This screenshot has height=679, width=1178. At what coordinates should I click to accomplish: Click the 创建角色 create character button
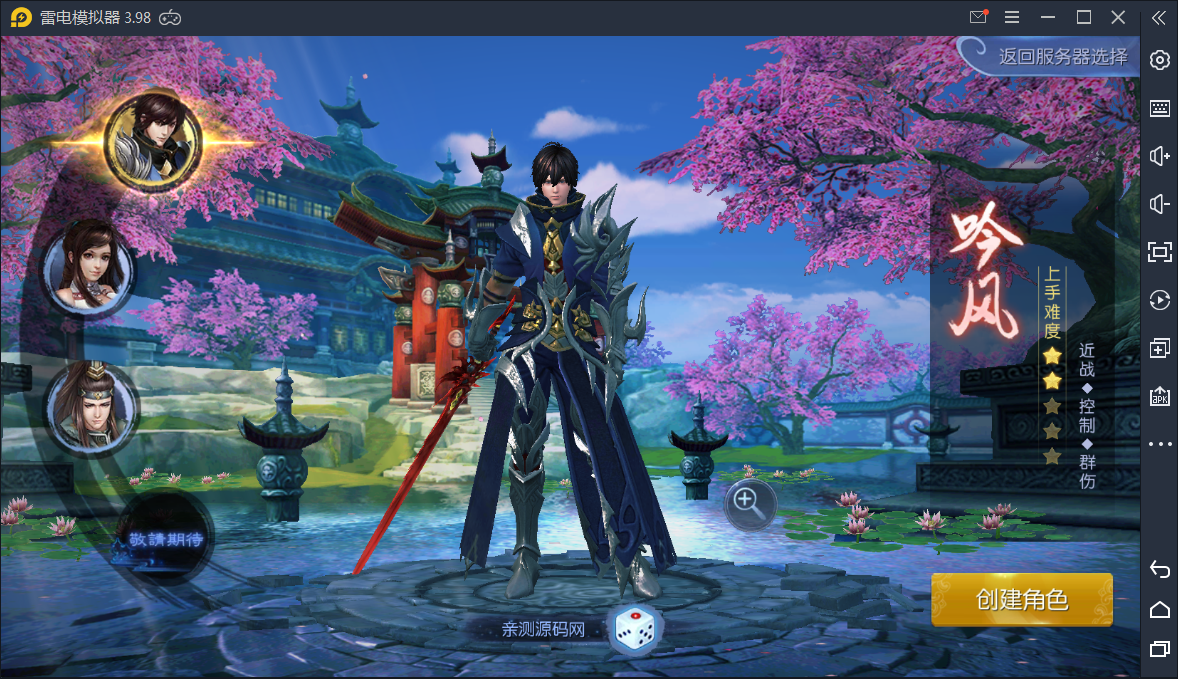1021,600
